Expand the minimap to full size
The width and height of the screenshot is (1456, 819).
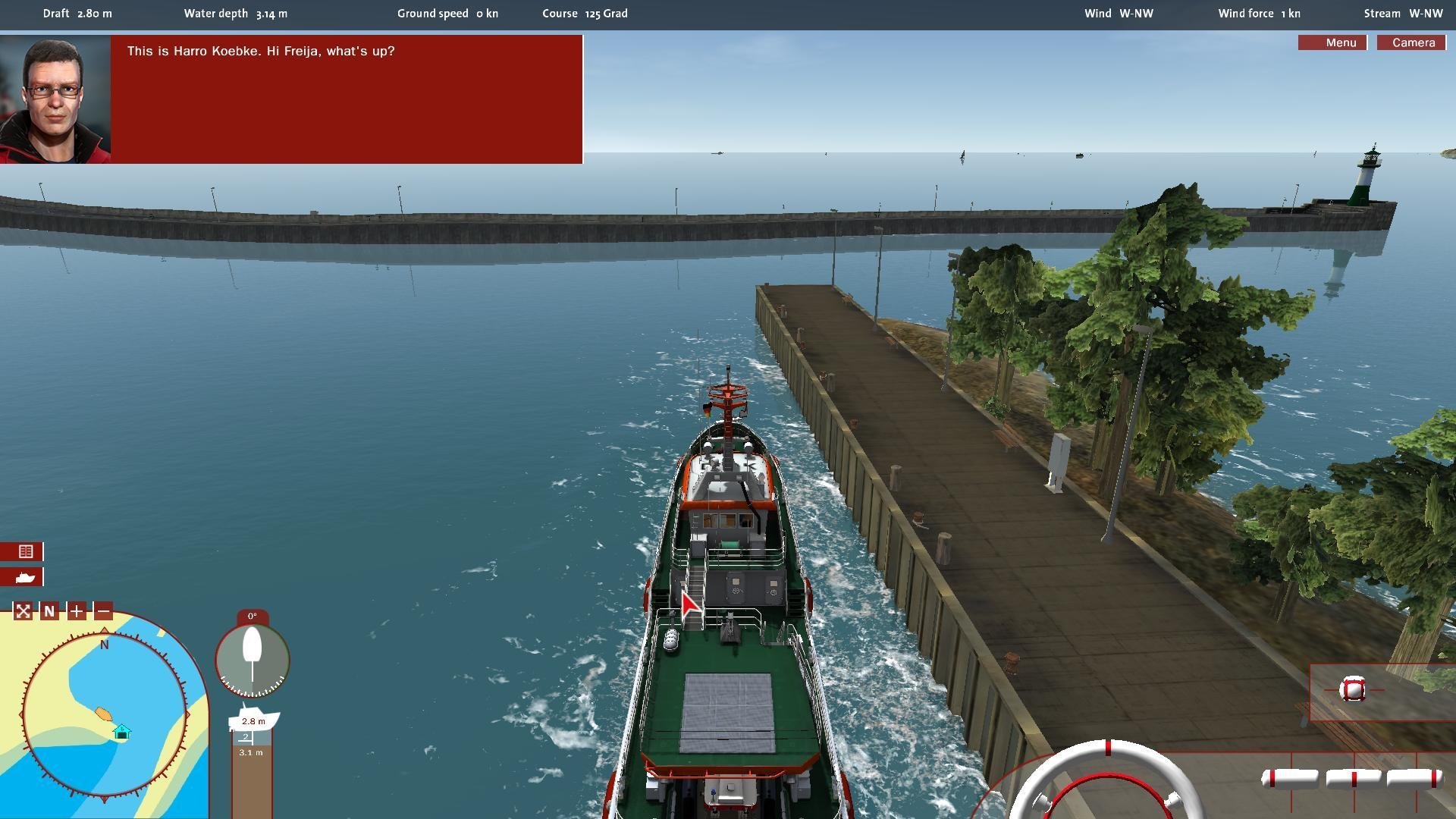pyautogui.click(x=23, y=611)
